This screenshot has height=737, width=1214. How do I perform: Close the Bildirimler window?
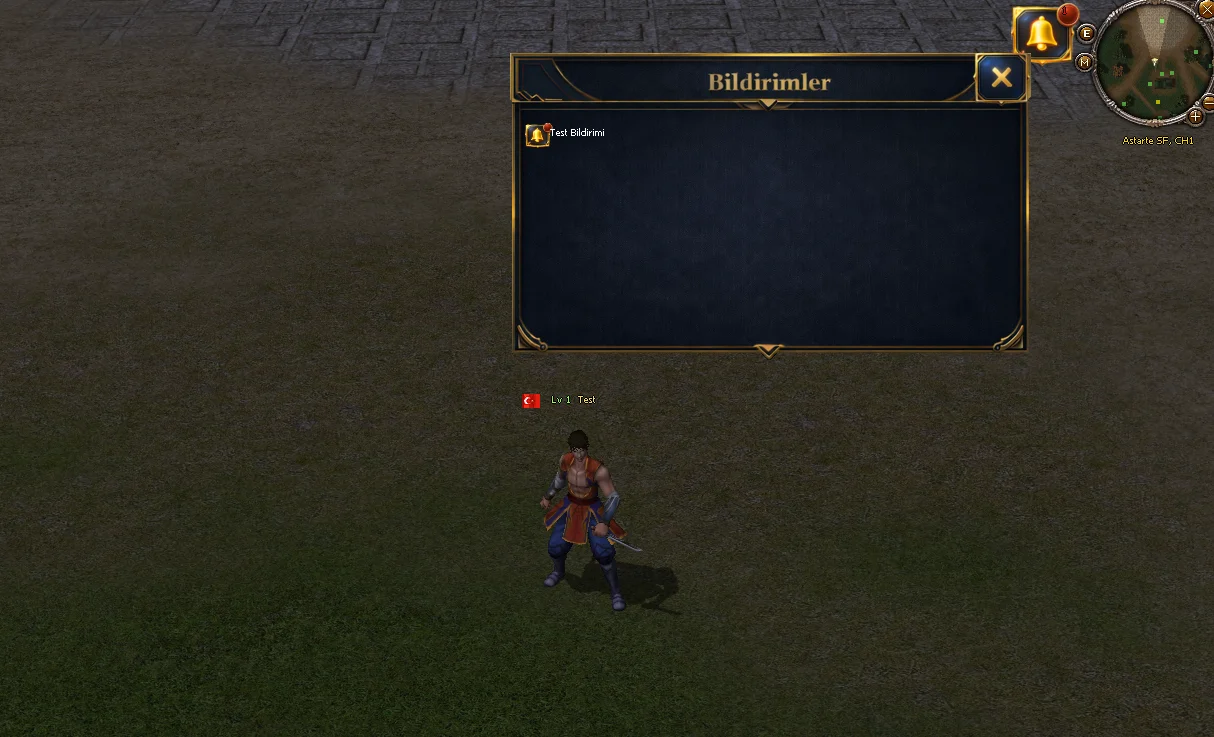pyautogui.click(x=1001, y=78)
